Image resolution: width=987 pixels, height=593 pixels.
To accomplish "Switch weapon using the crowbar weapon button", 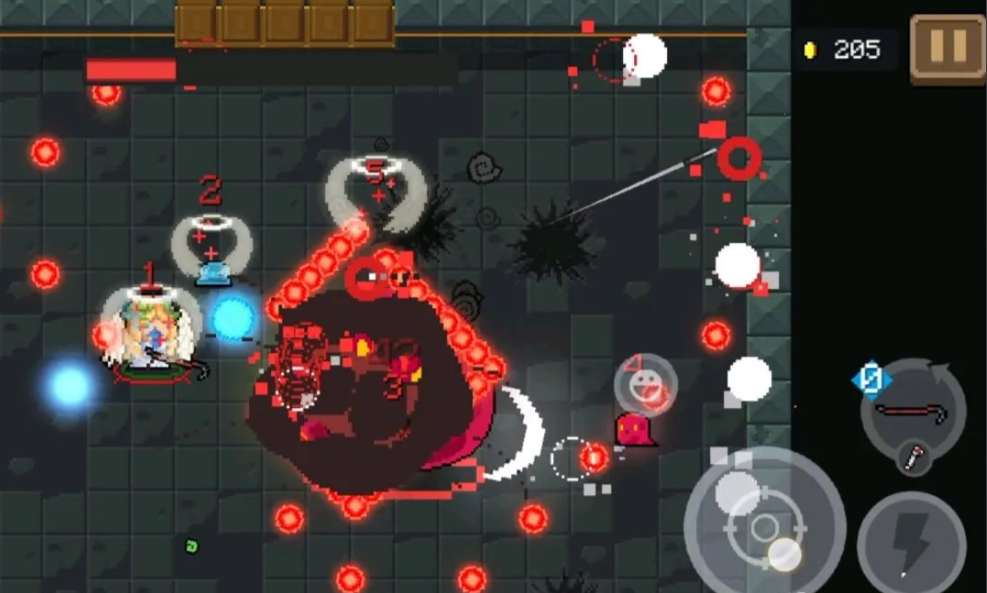I will click(913, 410).
